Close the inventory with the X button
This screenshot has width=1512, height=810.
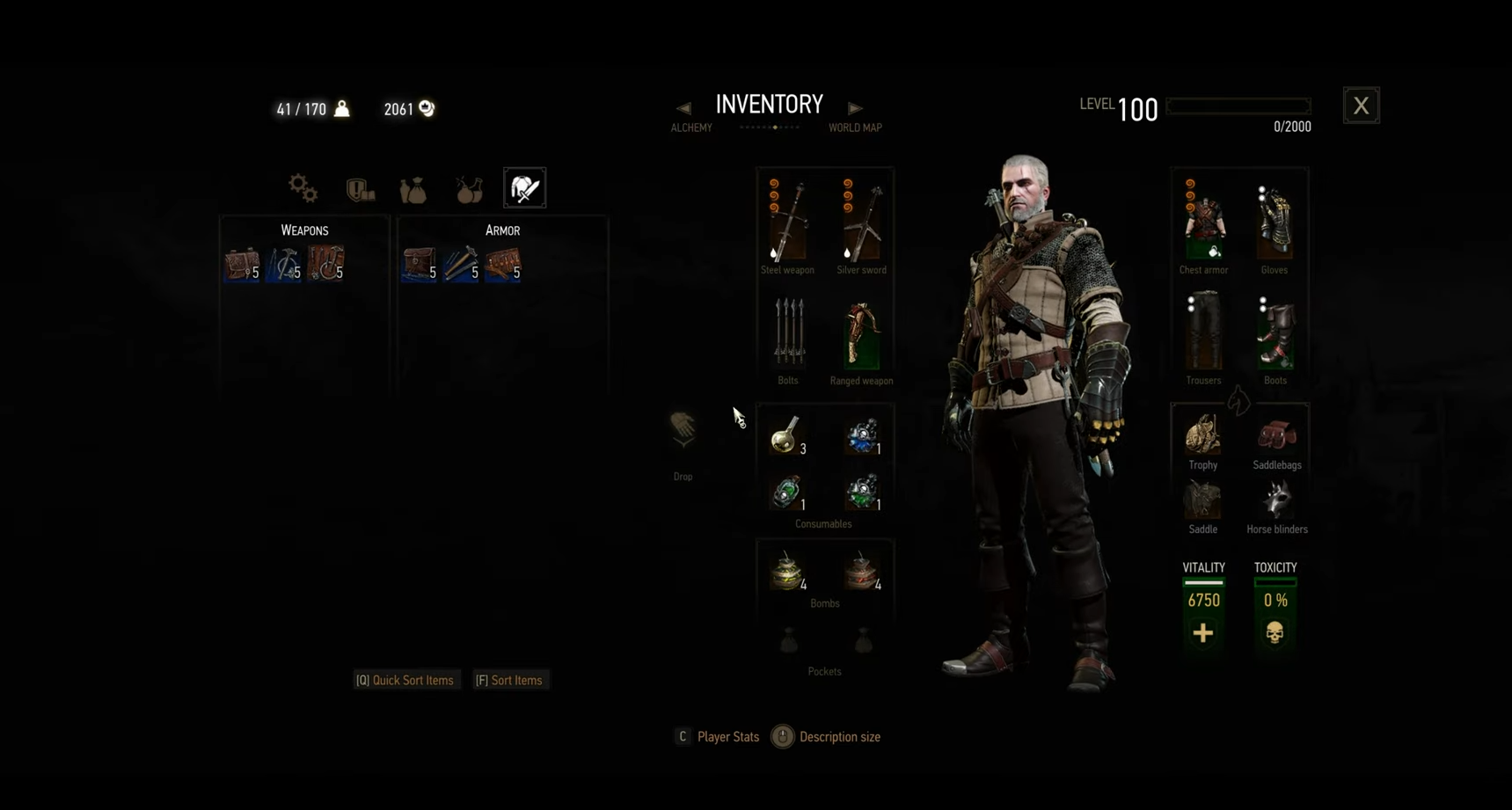1361,106
